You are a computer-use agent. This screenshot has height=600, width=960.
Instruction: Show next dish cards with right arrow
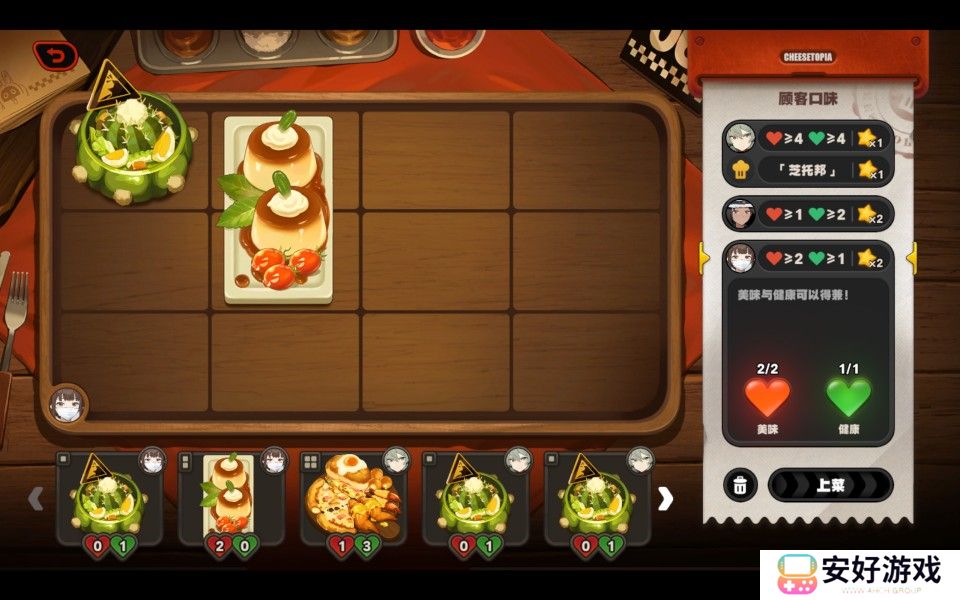tap(665, 498)
